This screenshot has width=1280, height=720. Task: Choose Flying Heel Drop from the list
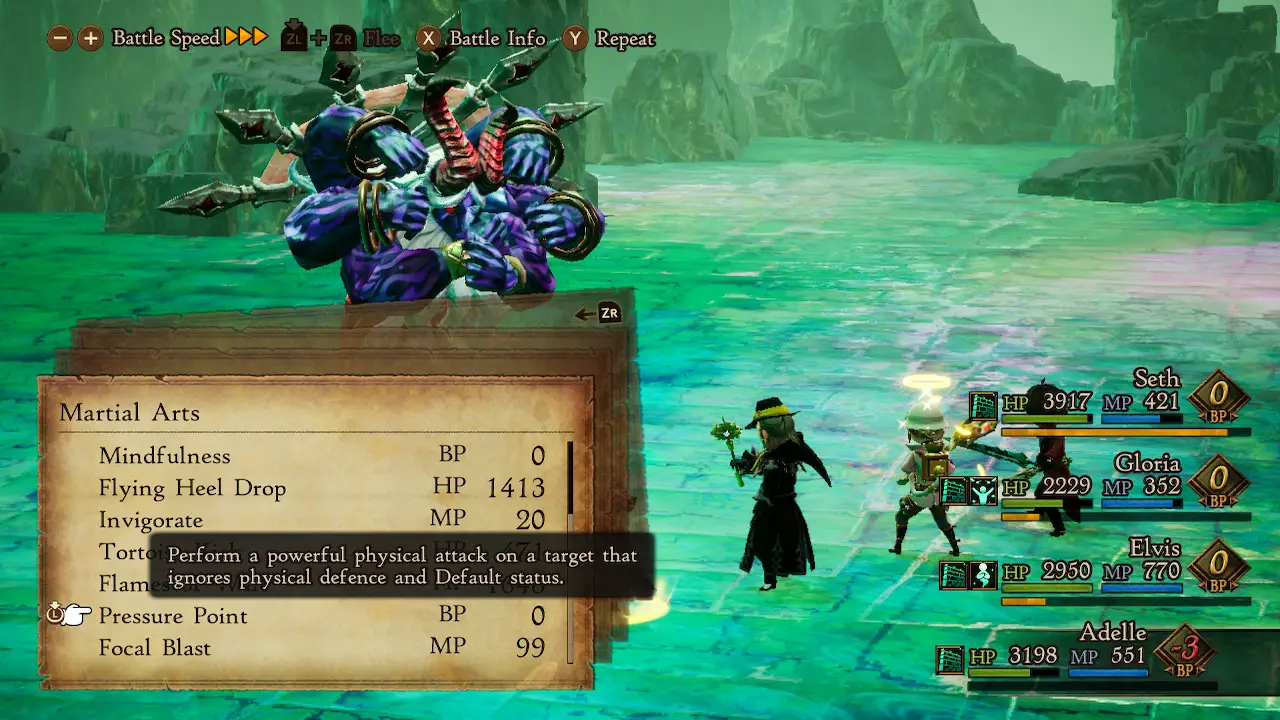pyautogui.click(x=192, y=488)
